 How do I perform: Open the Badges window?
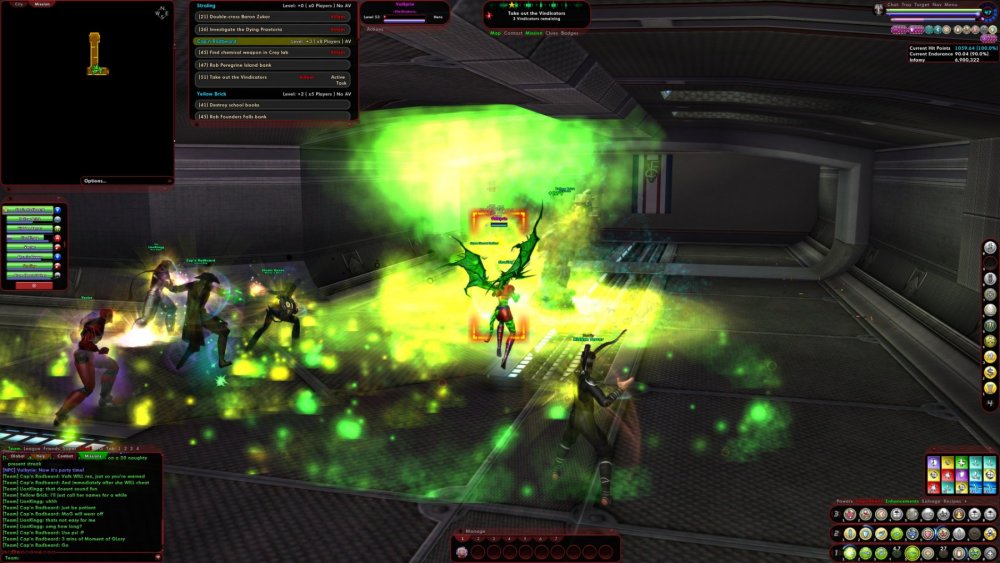pos(570,33)
